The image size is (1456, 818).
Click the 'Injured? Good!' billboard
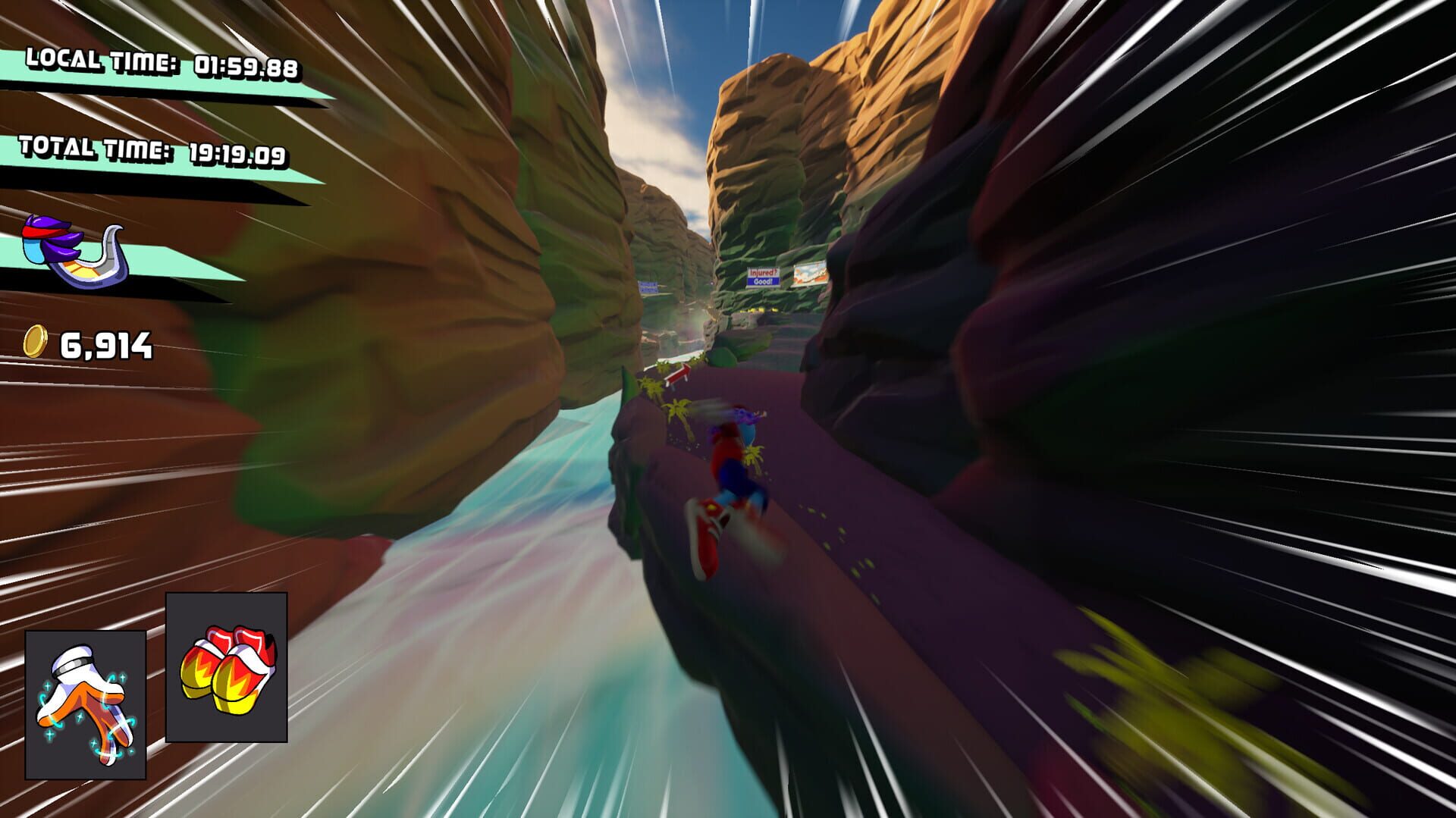(764, 277)
